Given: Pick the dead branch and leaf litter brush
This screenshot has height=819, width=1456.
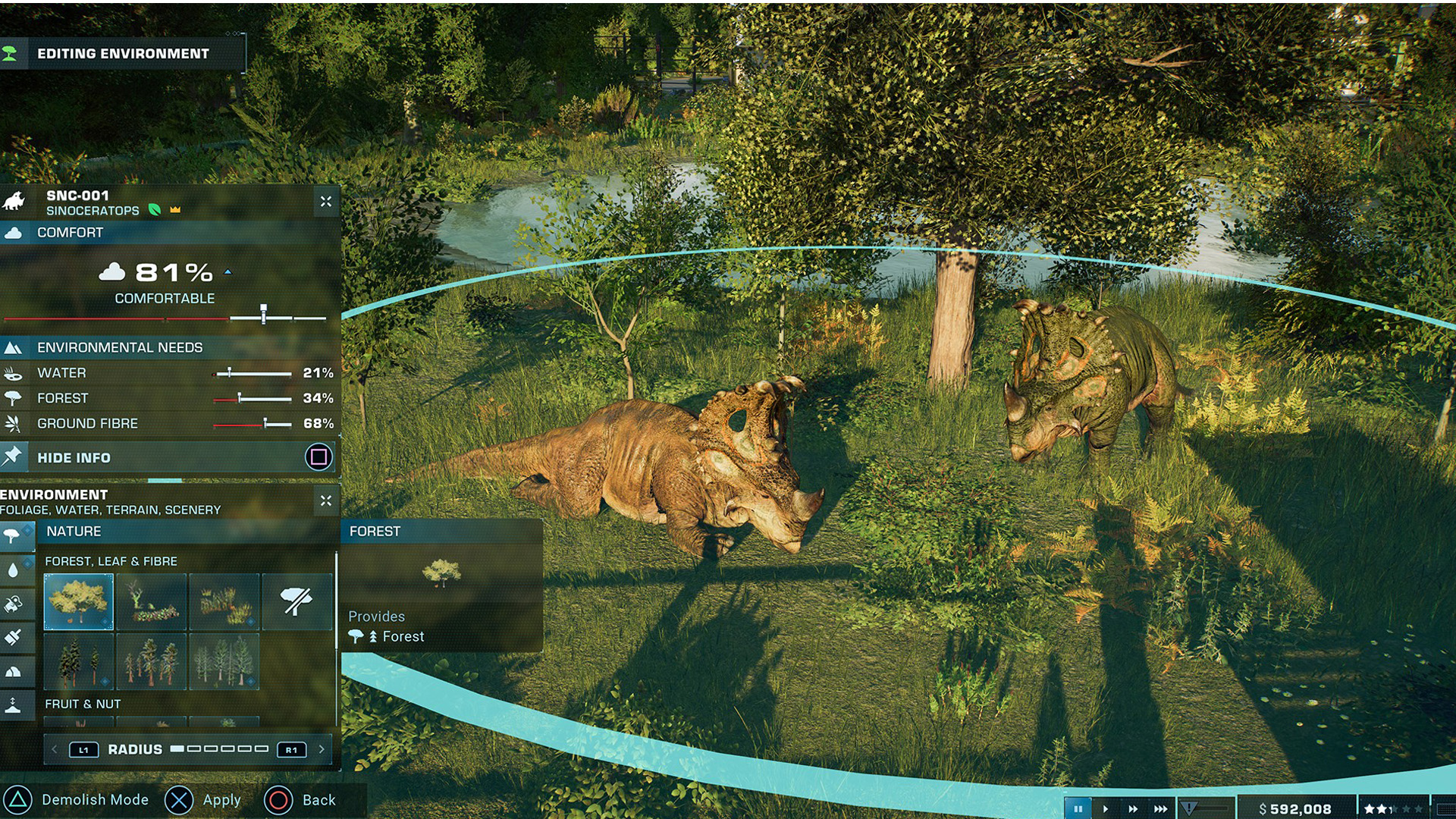Looking at the screenshot, I should point(152,601).
